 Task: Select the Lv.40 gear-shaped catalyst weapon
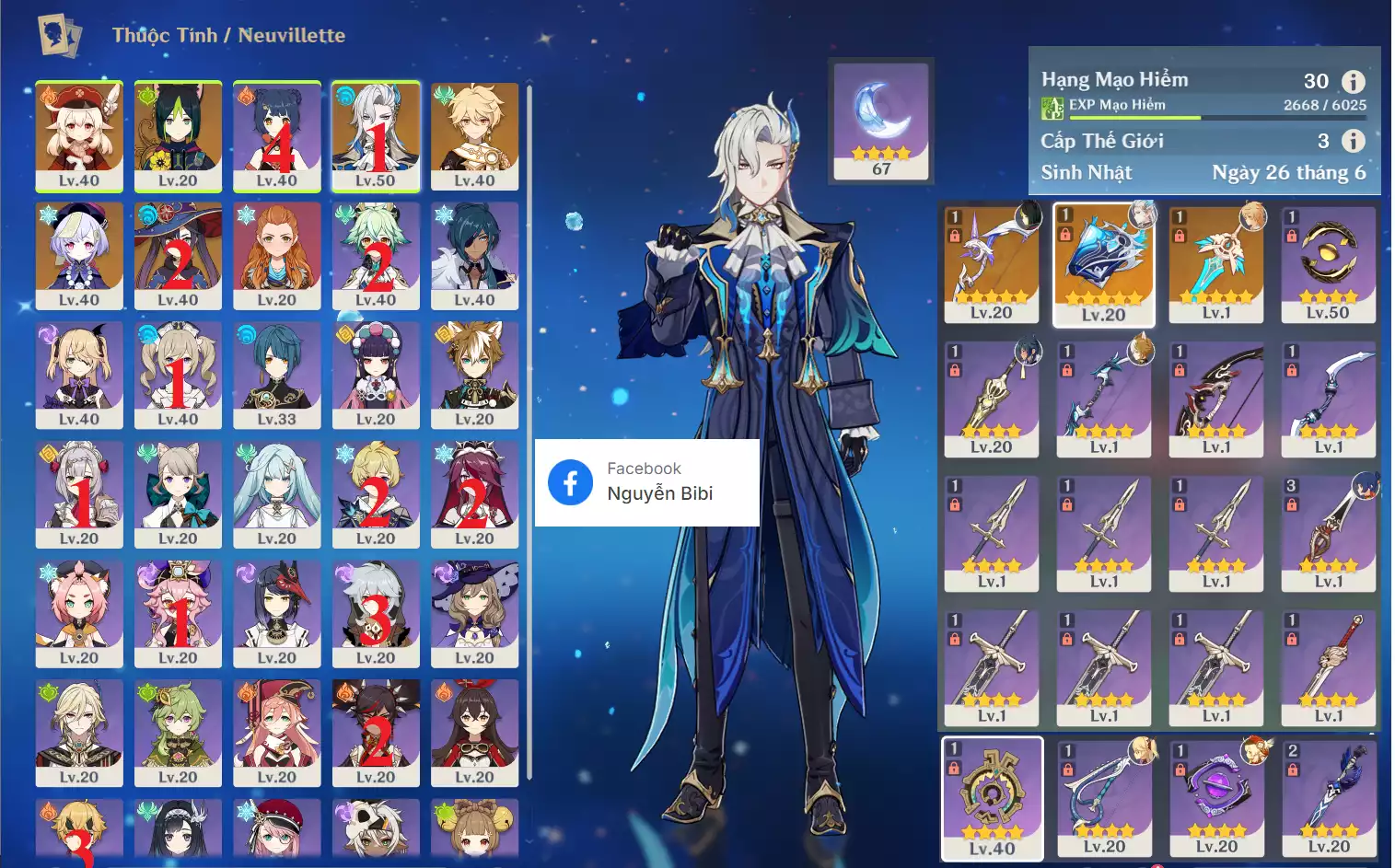point(992,797)
